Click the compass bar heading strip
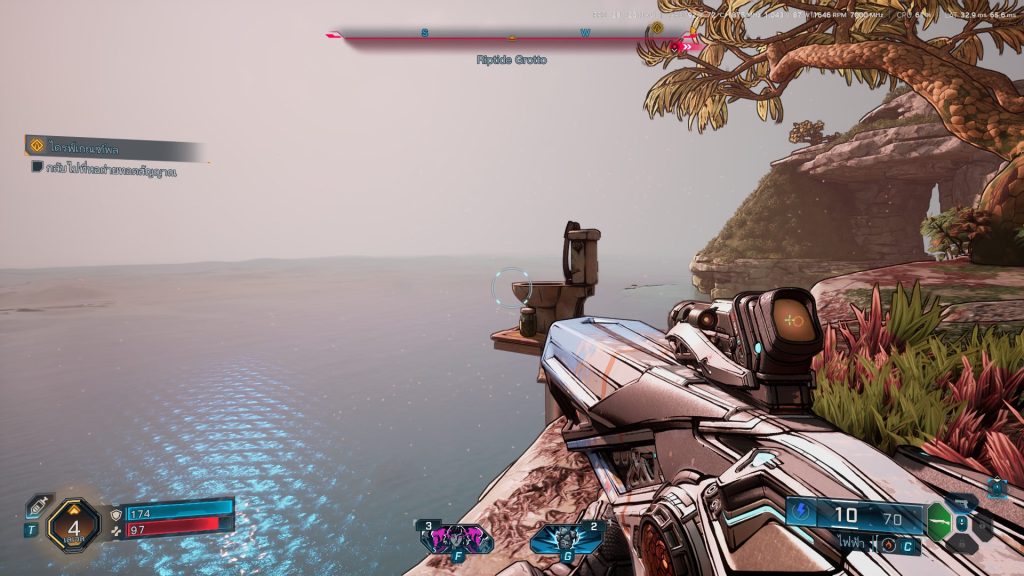This screenshot has width=1024, height=576. 512,36
